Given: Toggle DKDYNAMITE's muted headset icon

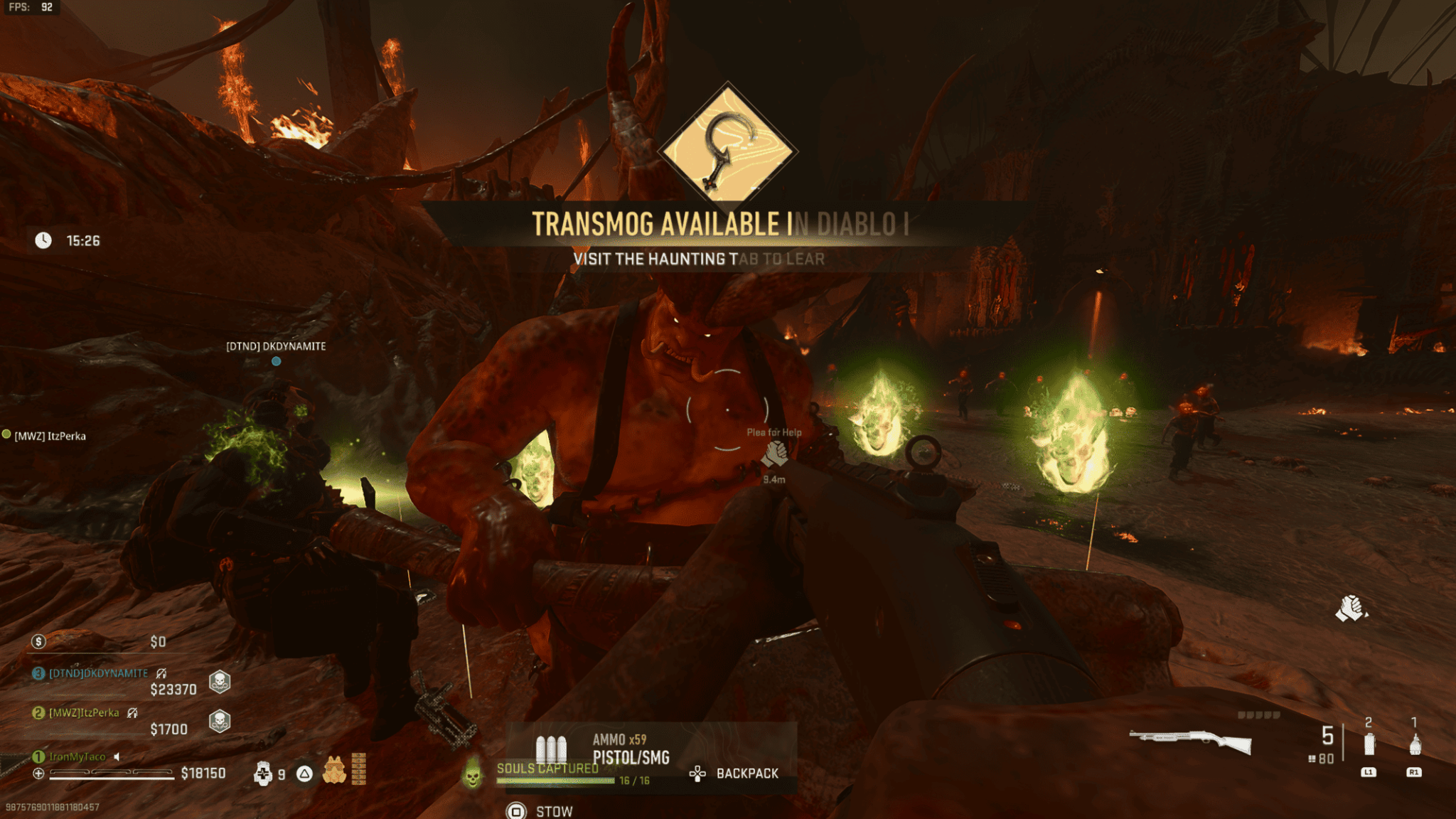Looking at the screenshot, I should click(x=161, y=675).
